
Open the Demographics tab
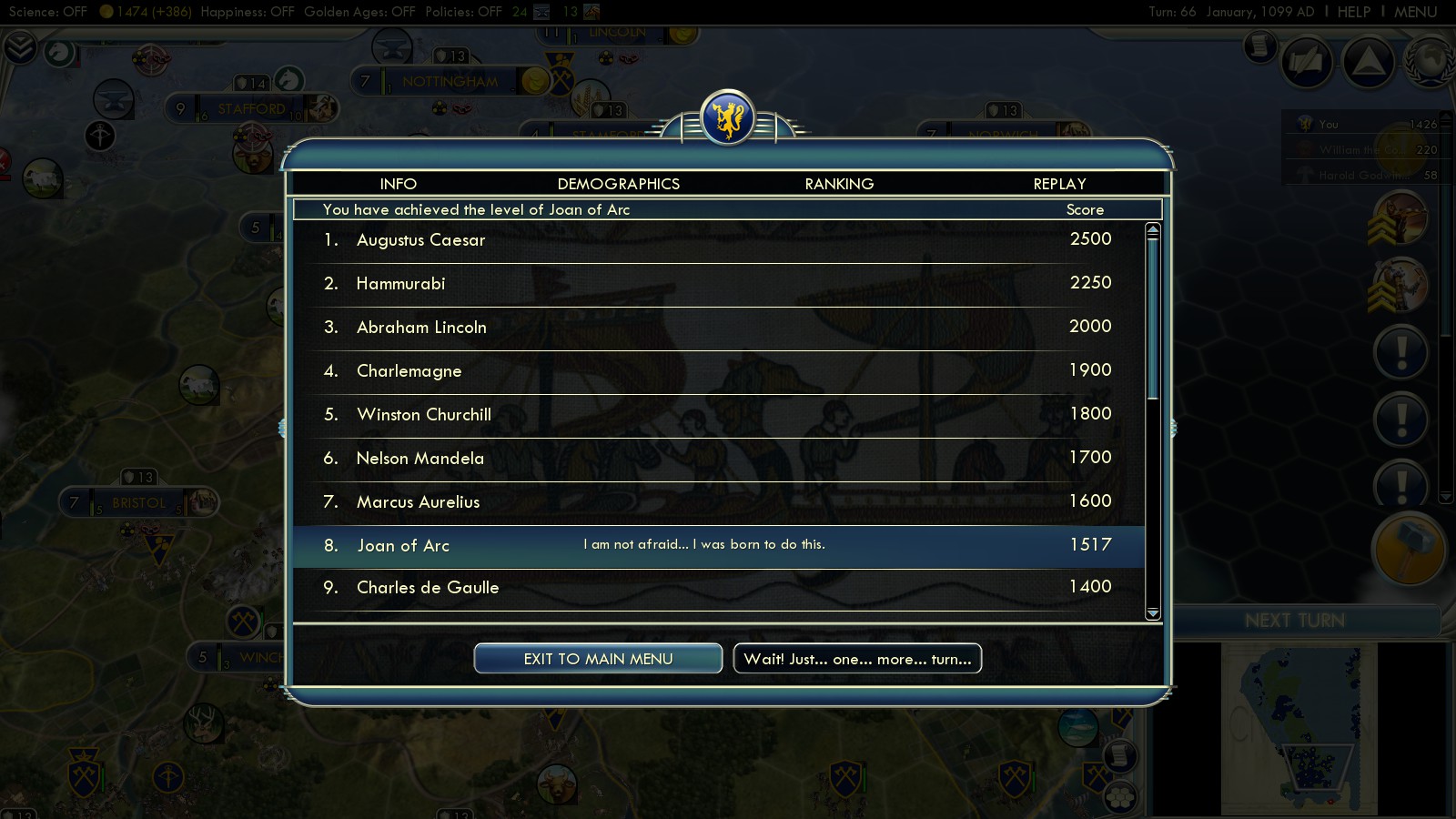(618, 184)
